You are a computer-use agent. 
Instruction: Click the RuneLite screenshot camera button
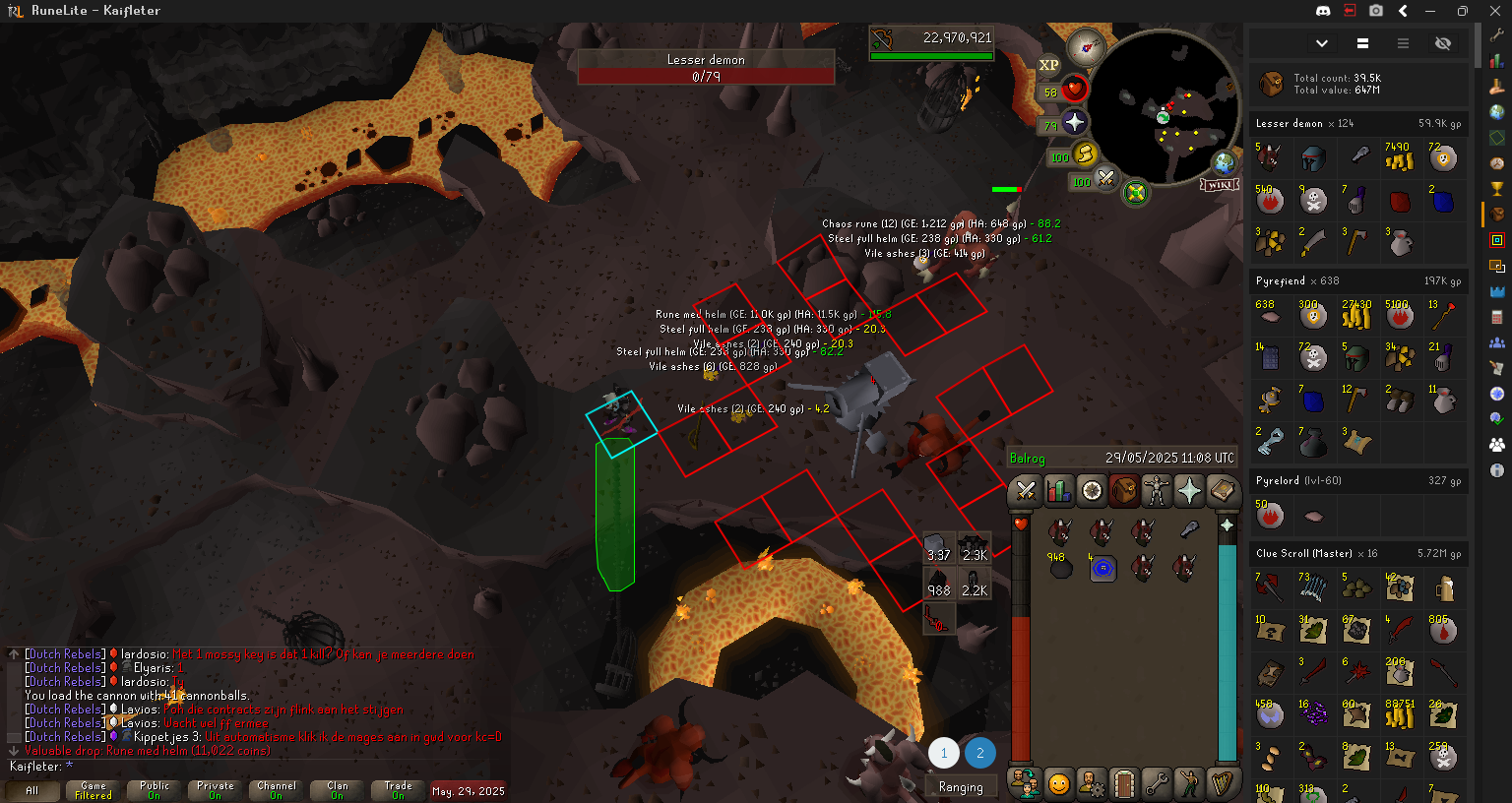click(x=1376, y=11)
